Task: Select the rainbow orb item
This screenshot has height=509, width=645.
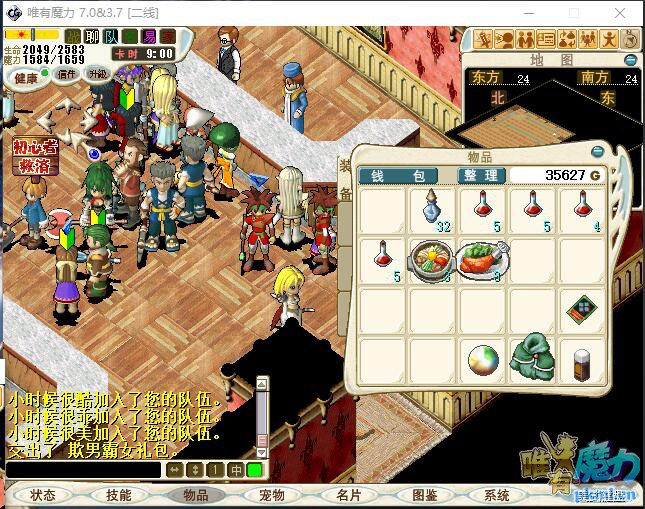Action: 482,358
